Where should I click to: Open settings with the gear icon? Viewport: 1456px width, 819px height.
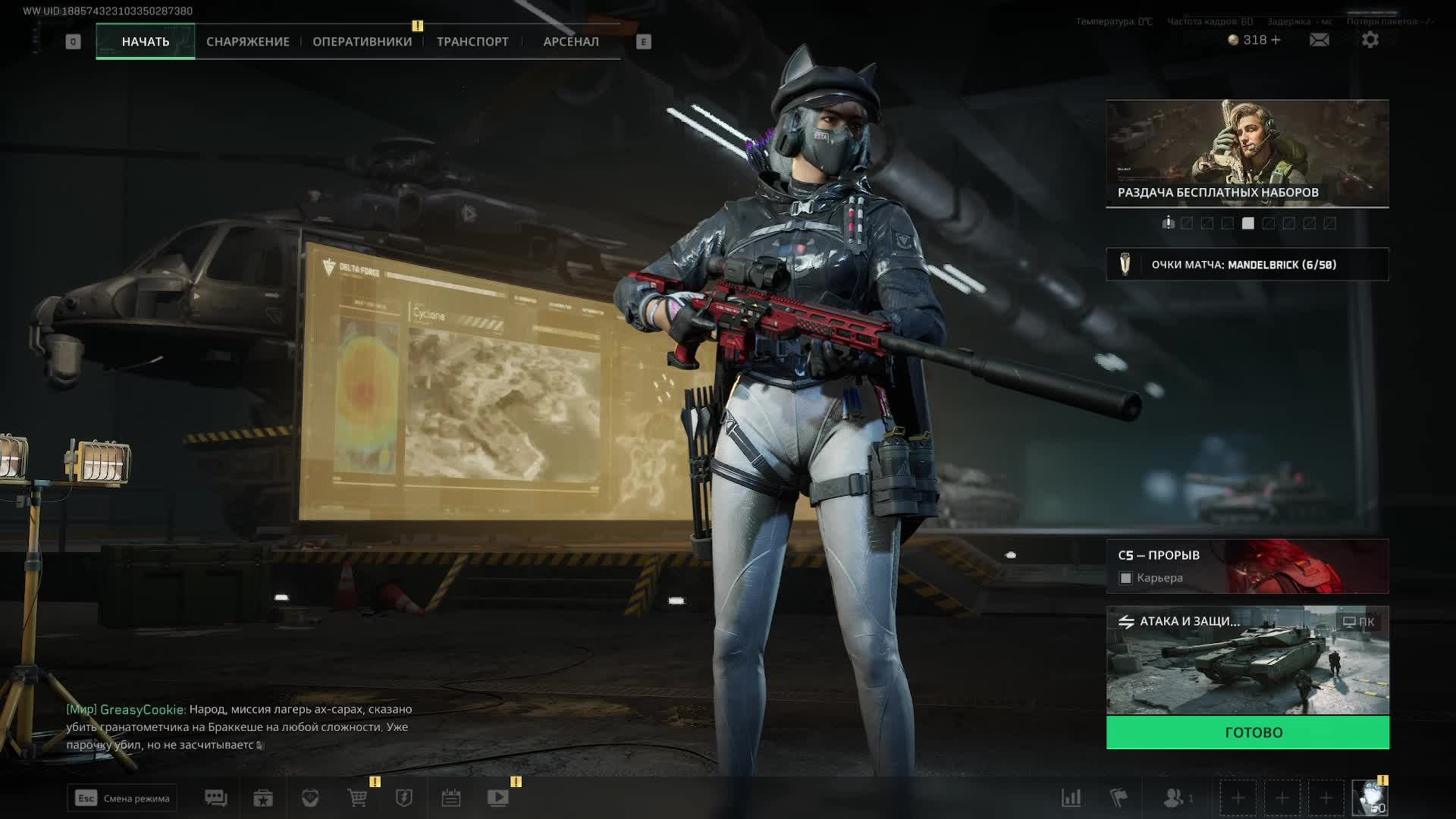point(1370,40)
